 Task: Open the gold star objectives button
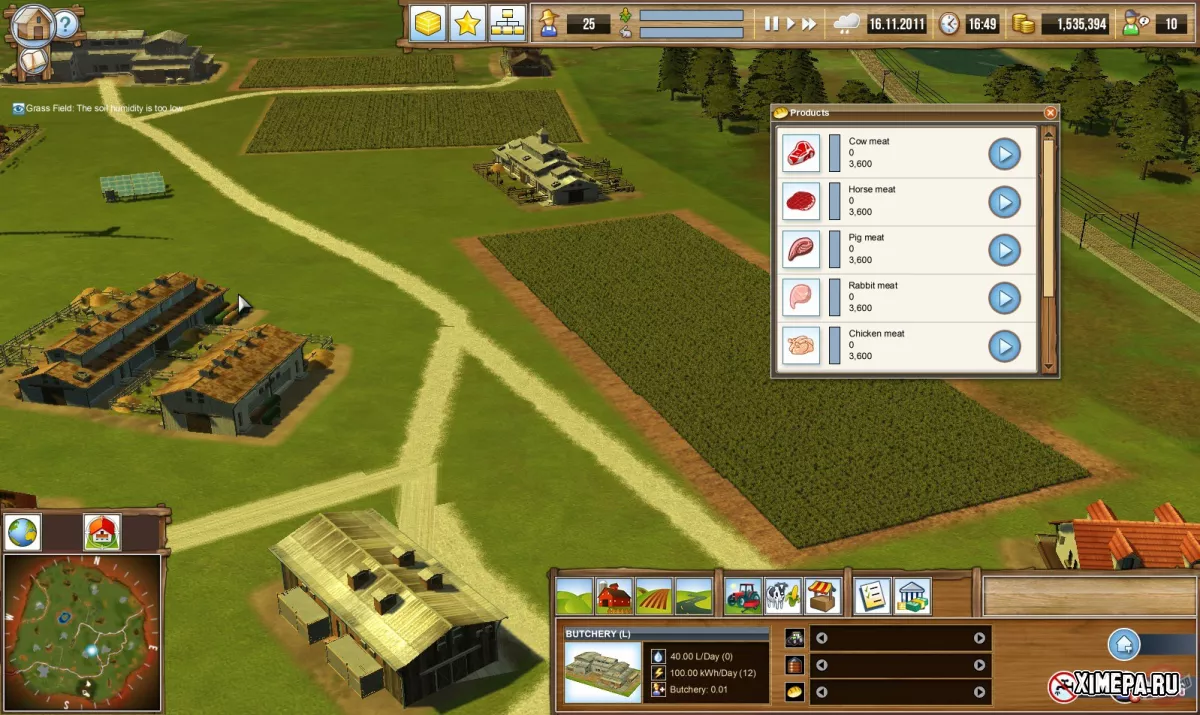coord(467,23)
